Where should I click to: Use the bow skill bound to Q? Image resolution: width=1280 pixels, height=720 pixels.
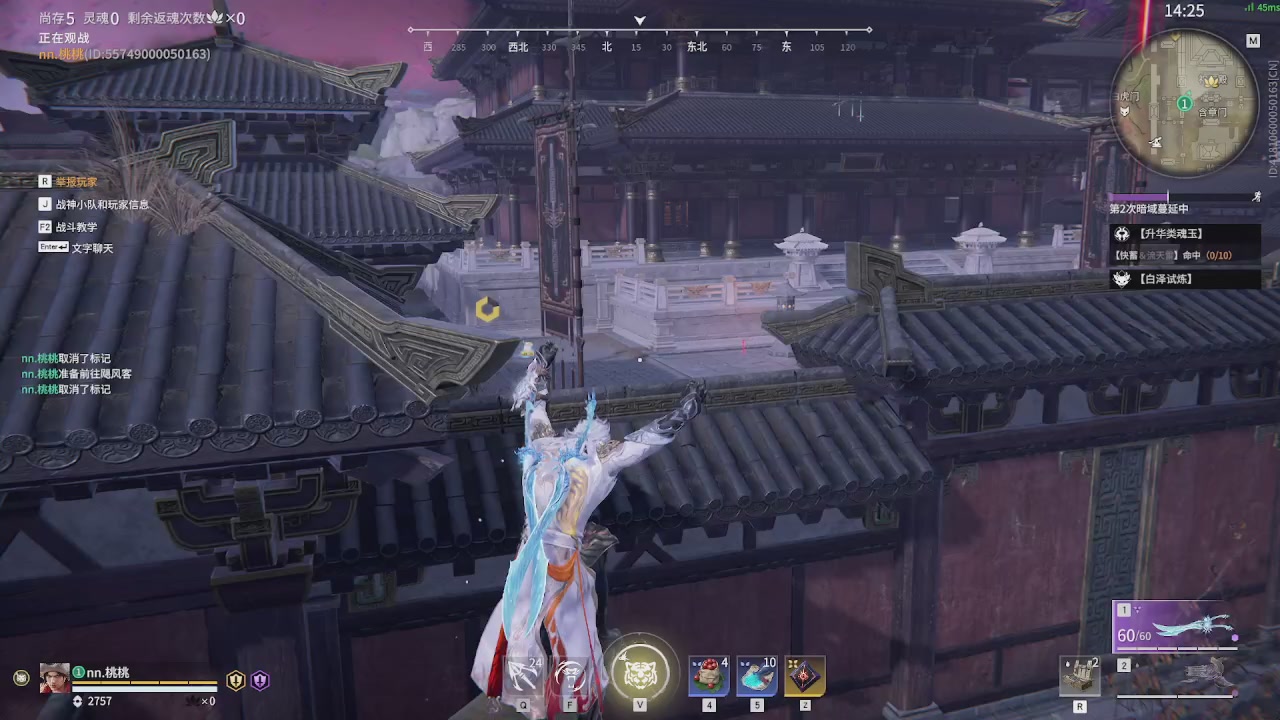pos(522,673)
